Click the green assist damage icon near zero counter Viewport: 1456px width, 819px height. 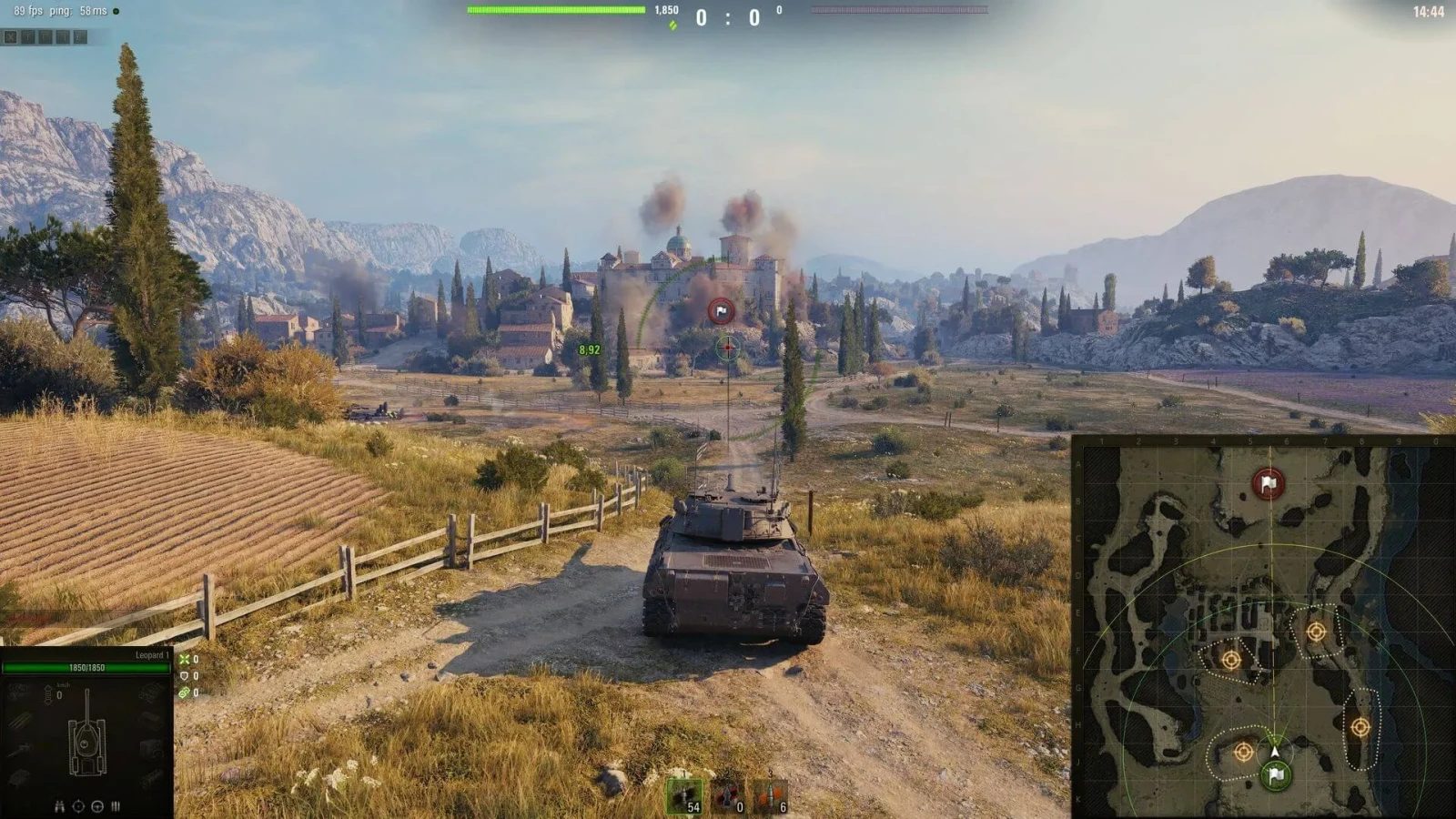click(185, 692)
